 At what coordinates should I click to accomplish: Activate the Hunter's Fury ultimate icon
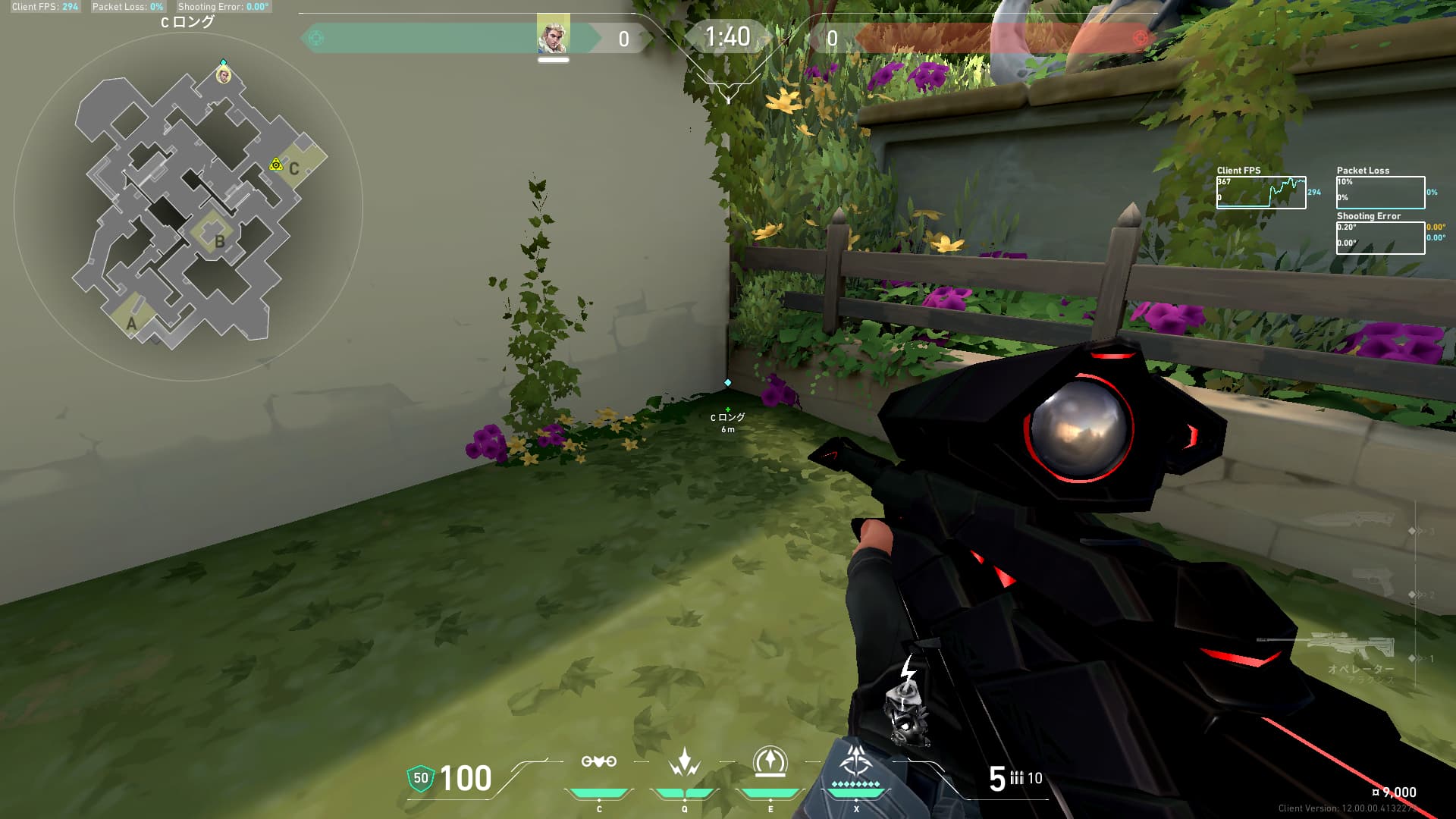tap(856, 760)
